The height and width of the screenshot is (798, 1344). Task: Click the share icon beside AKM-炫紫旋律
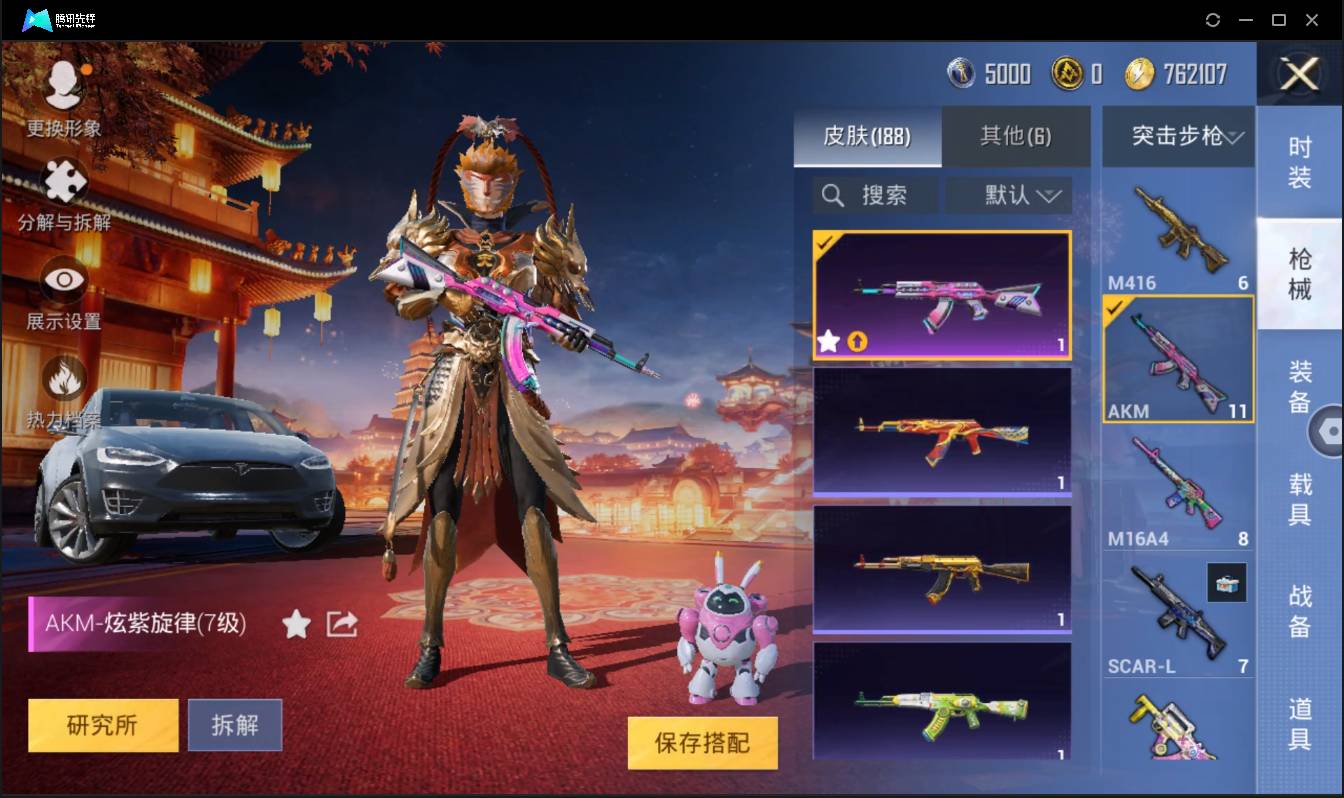[341, 622]
